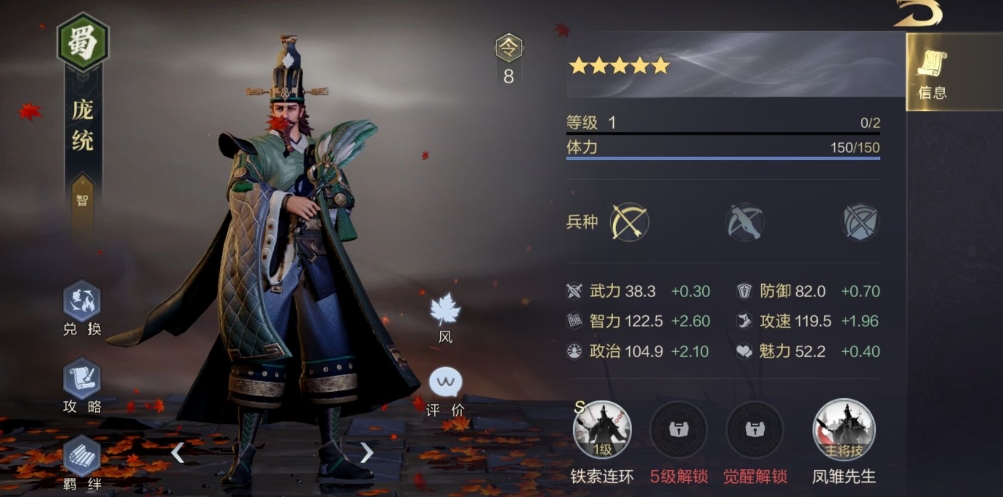Select the 风 maple leaf icon
This screenshot has width=1003, height=497.
pyautogui.click(x=445, y=310)
